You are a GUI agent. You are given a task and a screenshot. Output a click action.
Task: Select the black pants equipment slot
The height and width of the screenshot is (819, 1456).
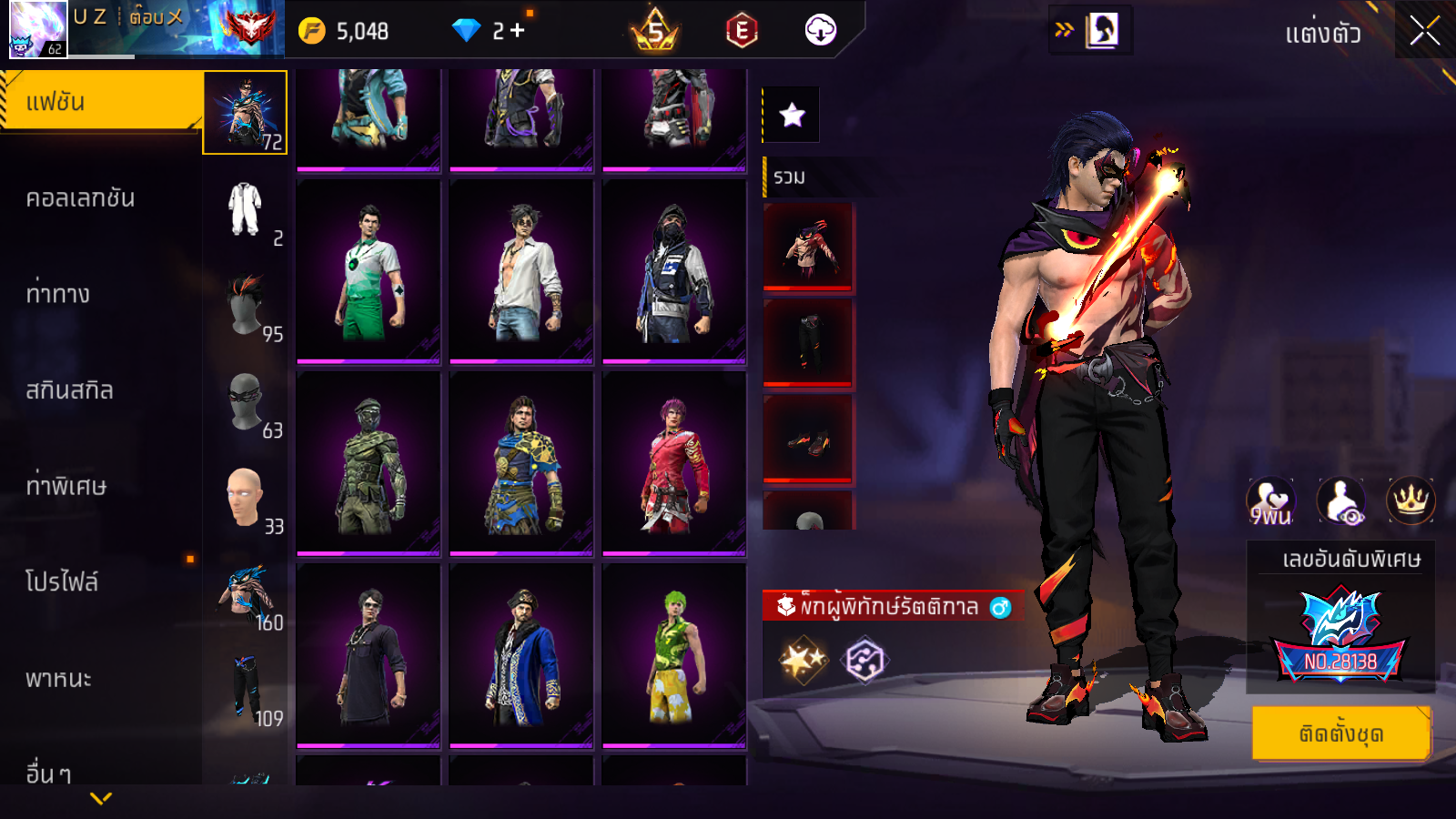[x=808, y=341]
